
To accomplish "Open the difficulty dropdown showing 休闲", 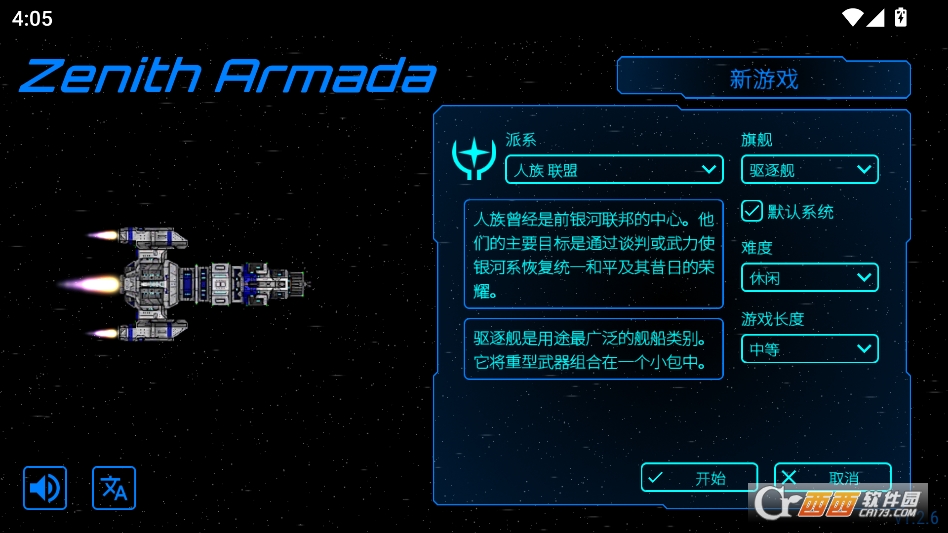I will pyautogui.click(x=809, y=278).
